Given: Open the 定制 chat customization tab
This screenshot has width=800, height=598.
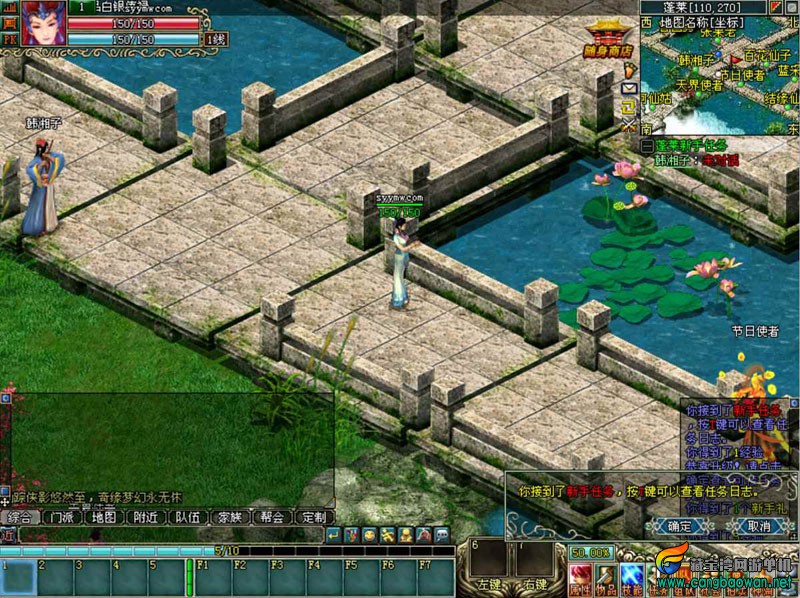Looking at the screenshot, I should click(x=313, y=517).
